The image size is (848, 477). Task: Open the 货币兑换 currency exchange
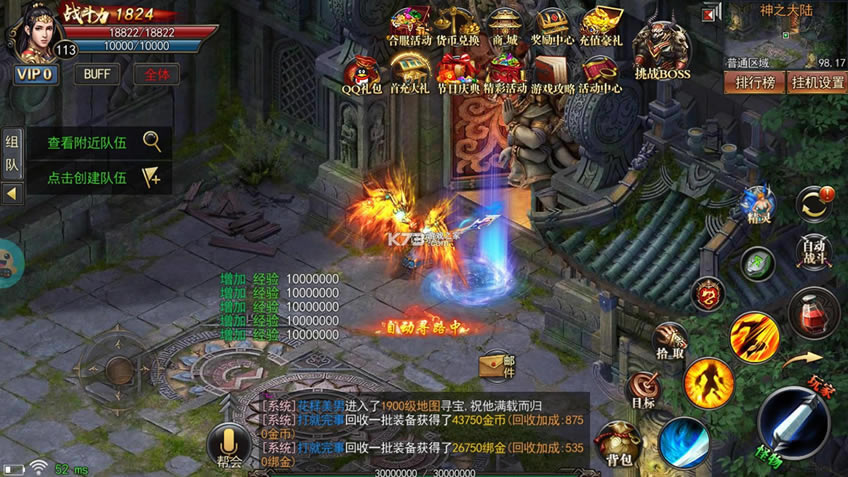(456, 27)
